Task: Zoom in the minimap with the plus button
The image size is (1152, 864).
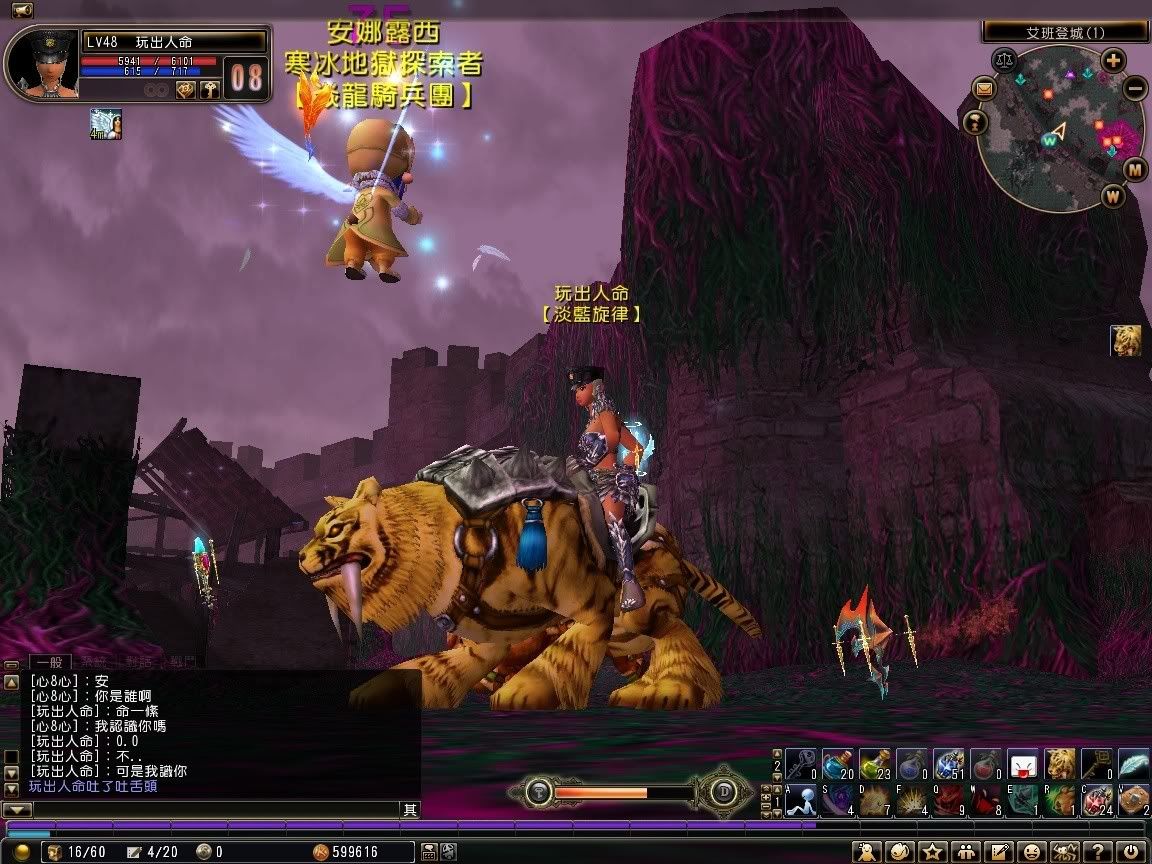Action: [1114, 60]
